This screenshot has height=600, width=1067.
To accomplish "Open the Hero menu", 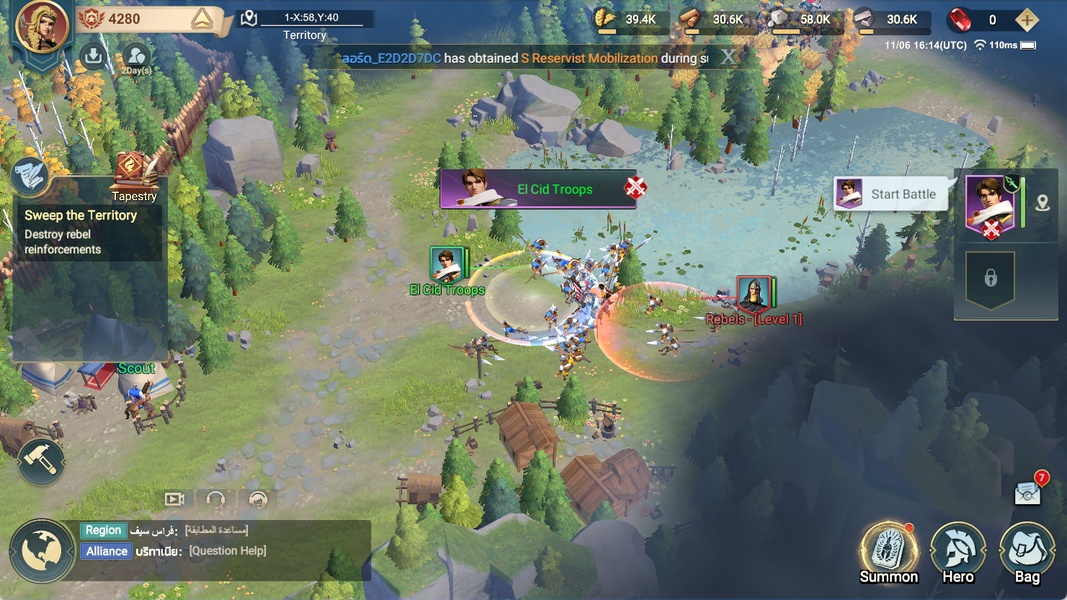I will pyautogui.click(x=958, y=550).
